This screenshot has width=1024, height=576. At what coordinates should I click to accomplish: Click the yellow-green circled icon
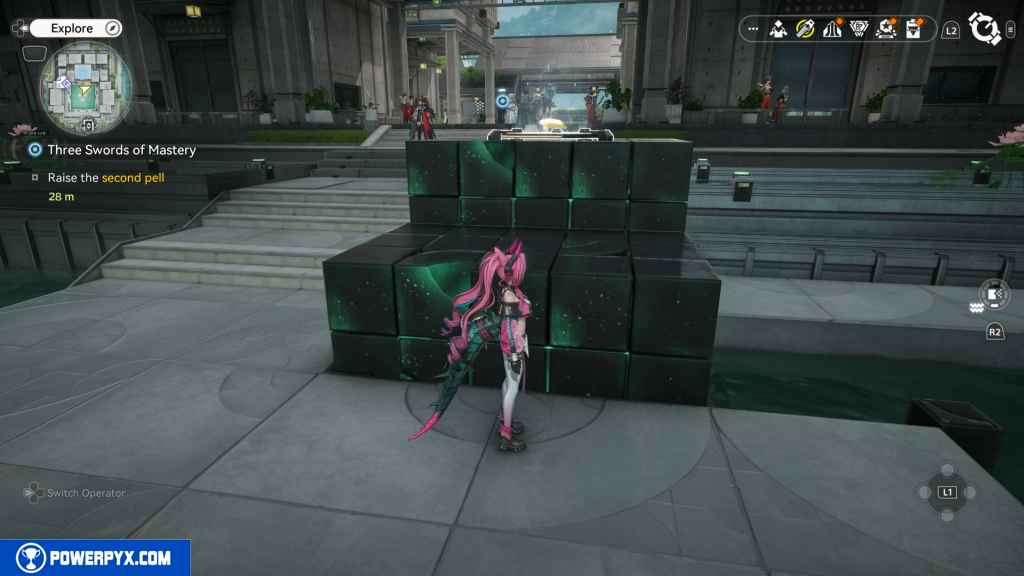pyautogui.click(x=805, y=29)
